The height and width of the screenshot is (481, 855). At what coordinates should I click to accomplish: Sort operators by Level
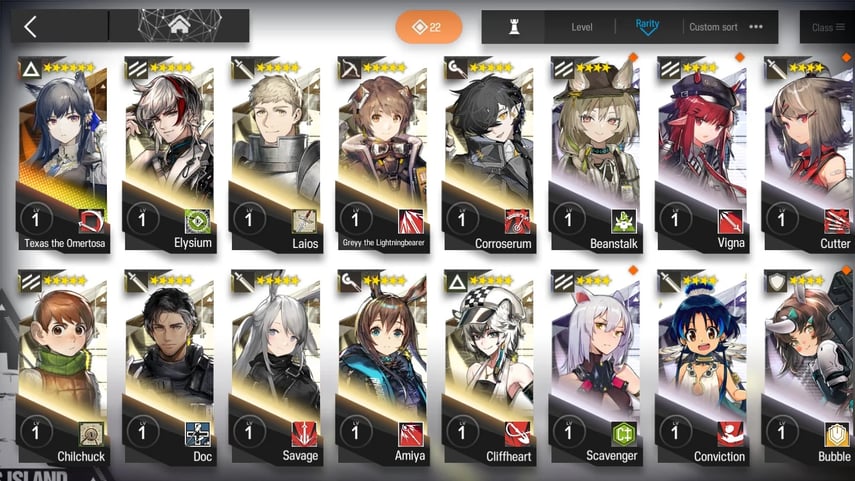[x=582, y=27]
